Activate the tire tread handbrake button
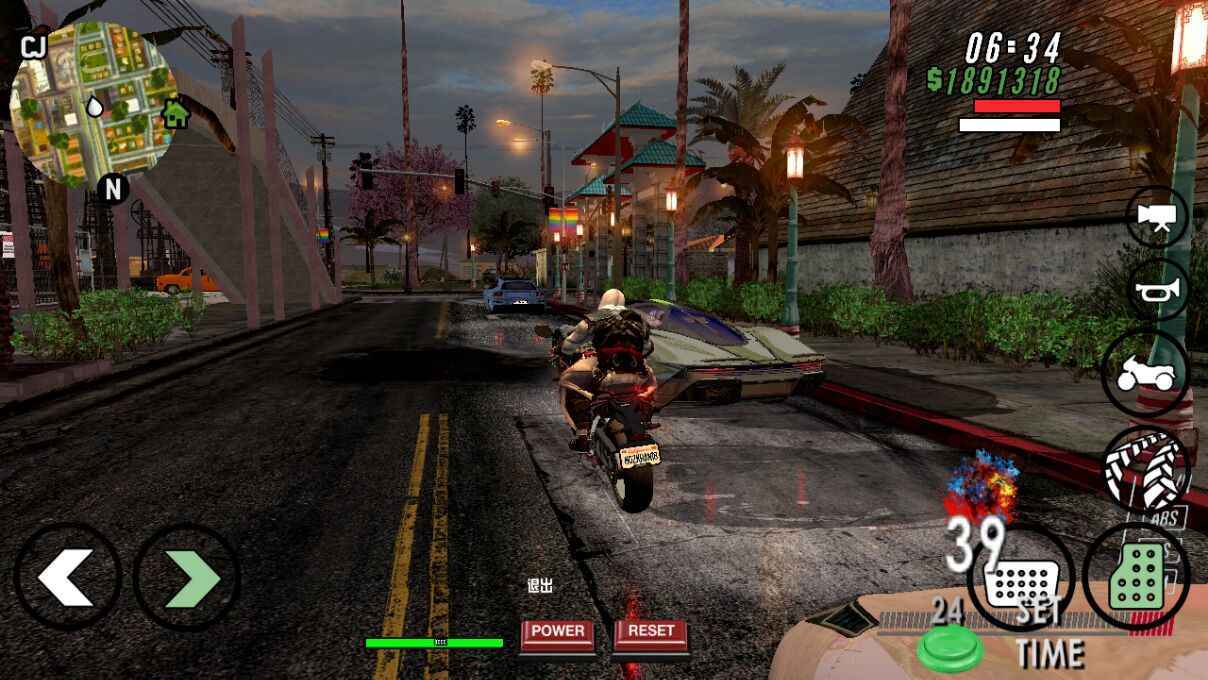Viewport: 1208px width, 680px height. pos(1146,470)
